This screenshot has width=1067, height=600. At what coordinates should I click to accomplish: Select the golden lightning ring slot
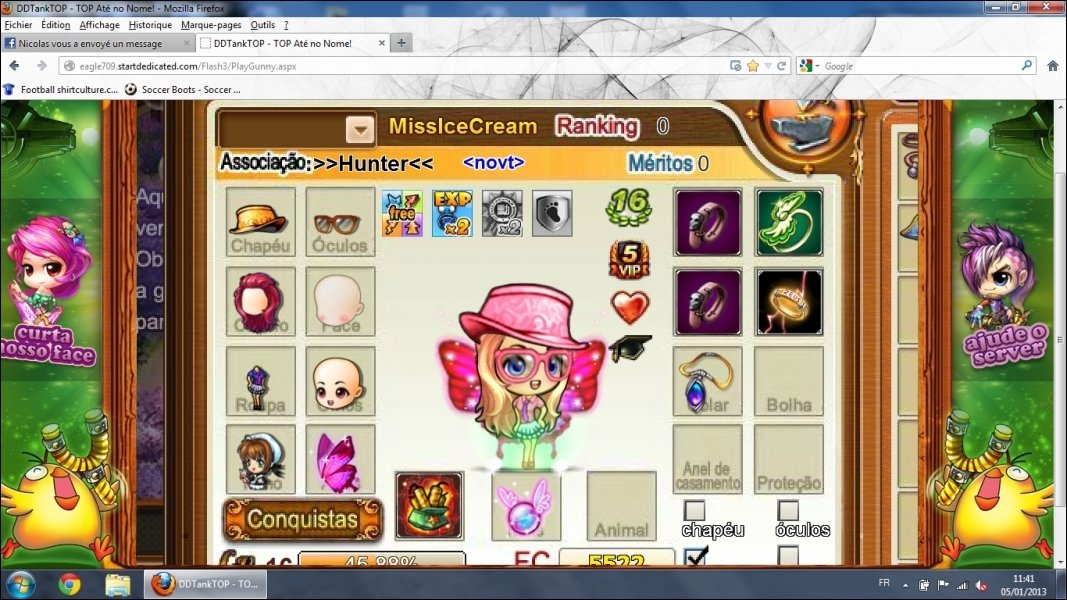[x=789, y=301]
